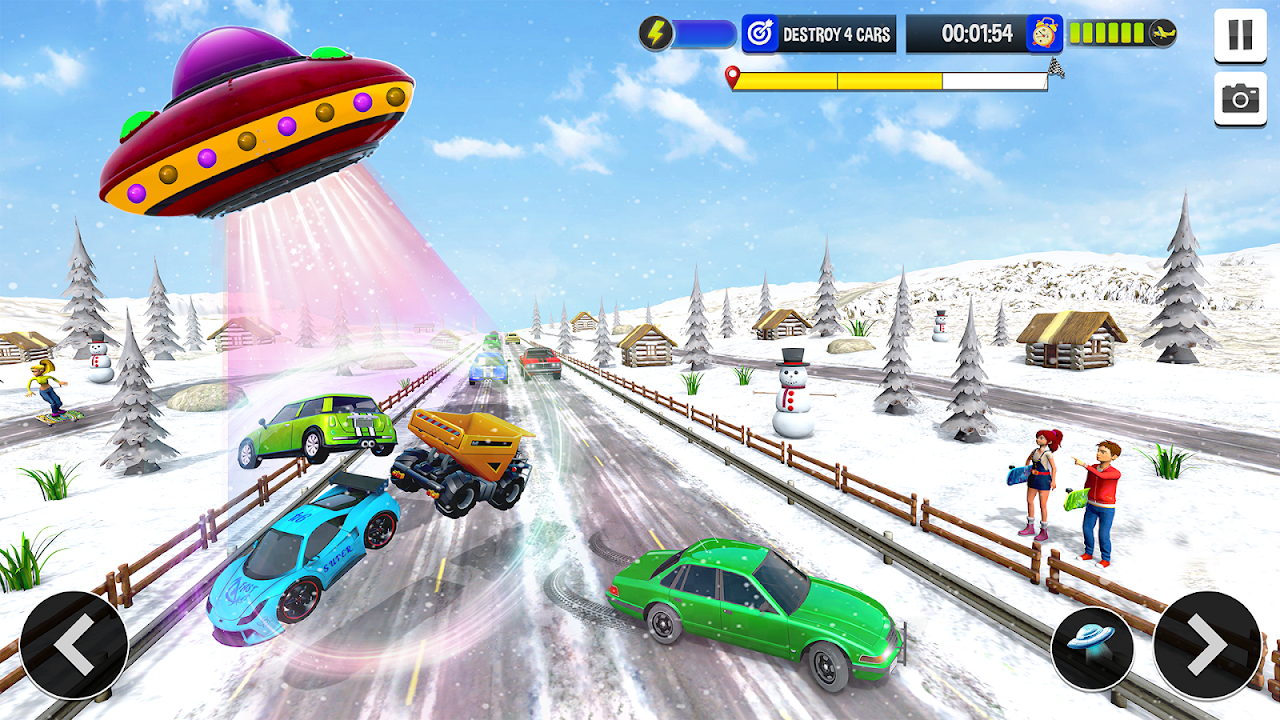Tap the yellow dump truck ahead
Image resolution: width=1280 pixels, height=720 pixels.
[465, 455]
